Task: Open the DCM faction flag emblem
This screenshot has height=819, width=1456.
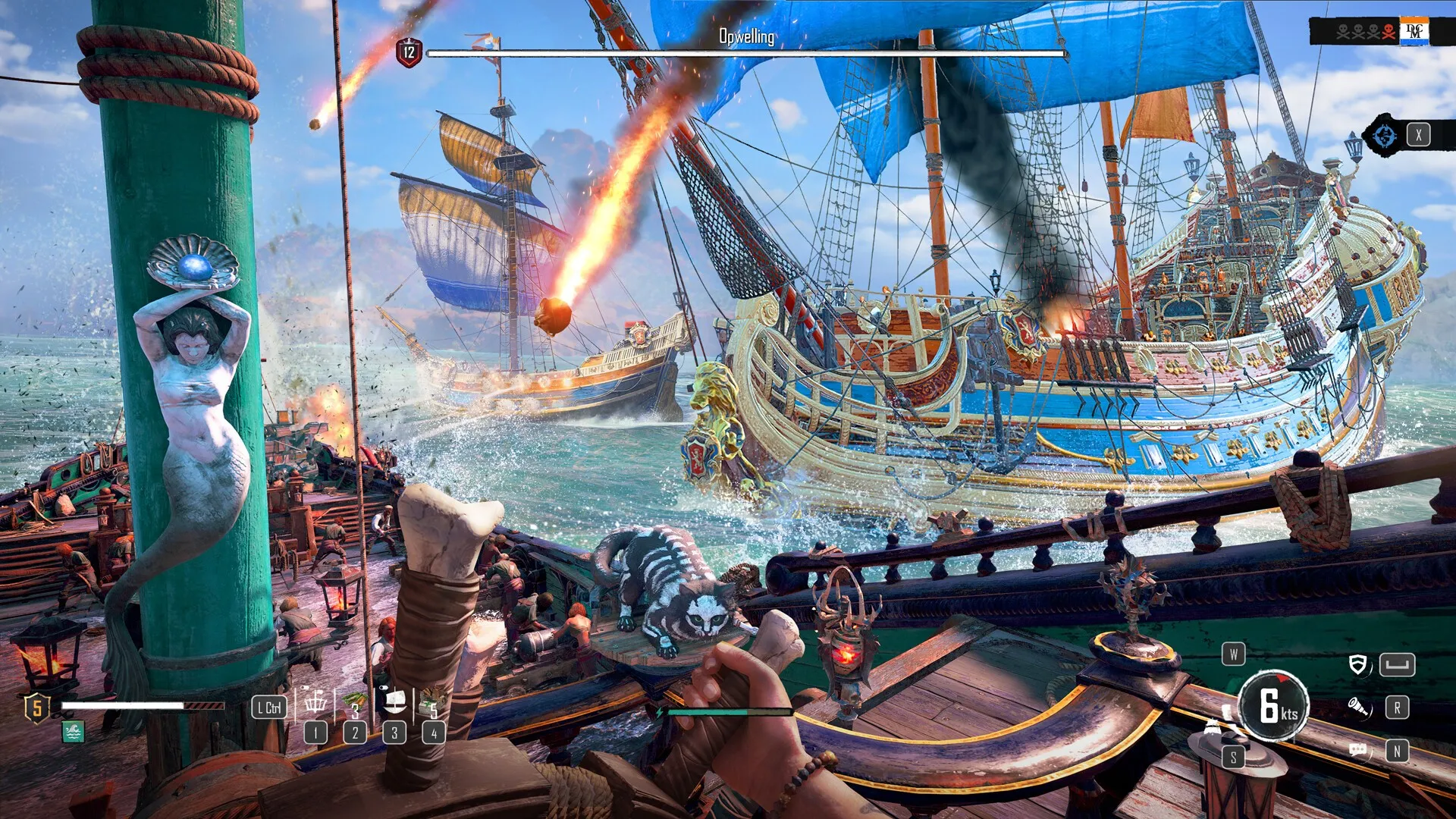Action: point(1415,31)
